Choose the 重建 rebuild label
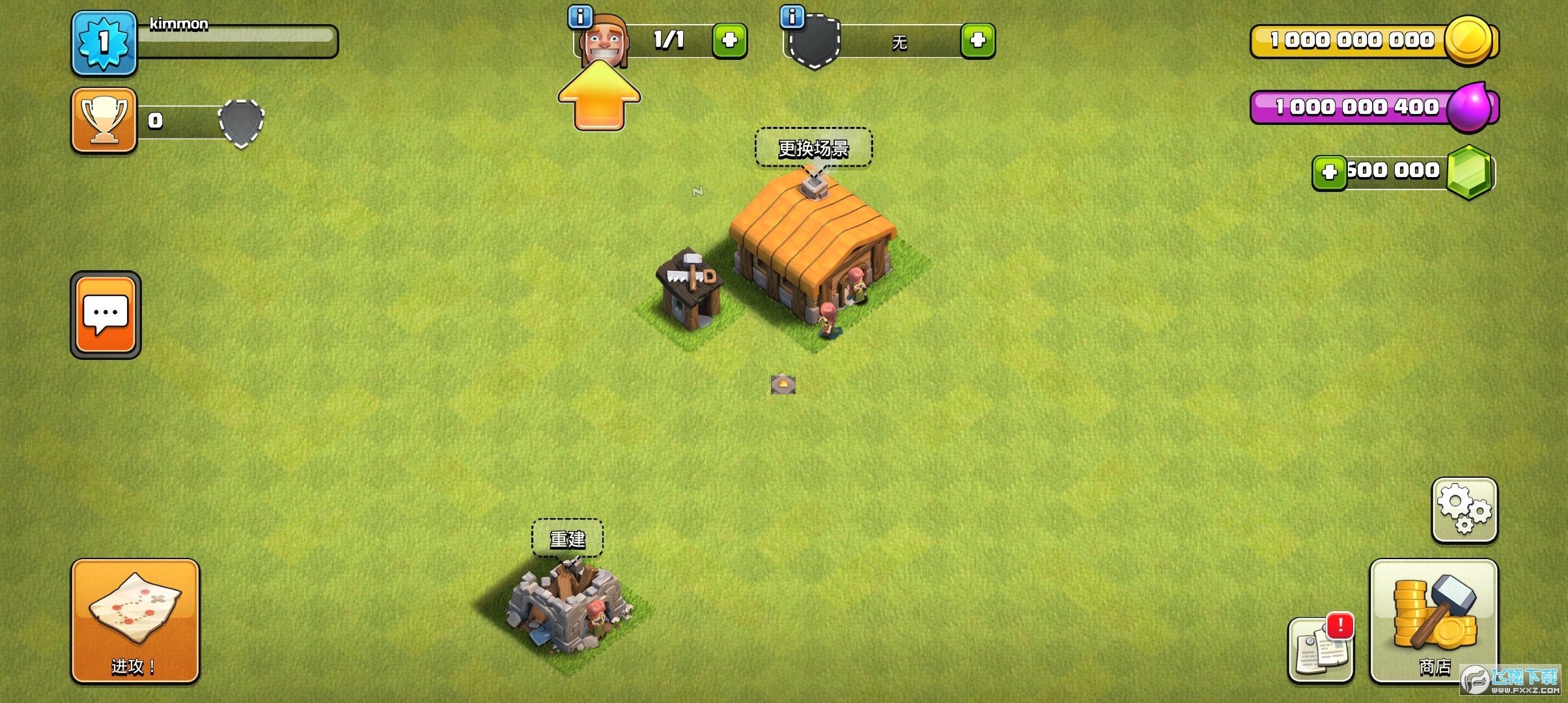Image resolution: width=1568 pixels, height=703 pixels. click(567, 538)
